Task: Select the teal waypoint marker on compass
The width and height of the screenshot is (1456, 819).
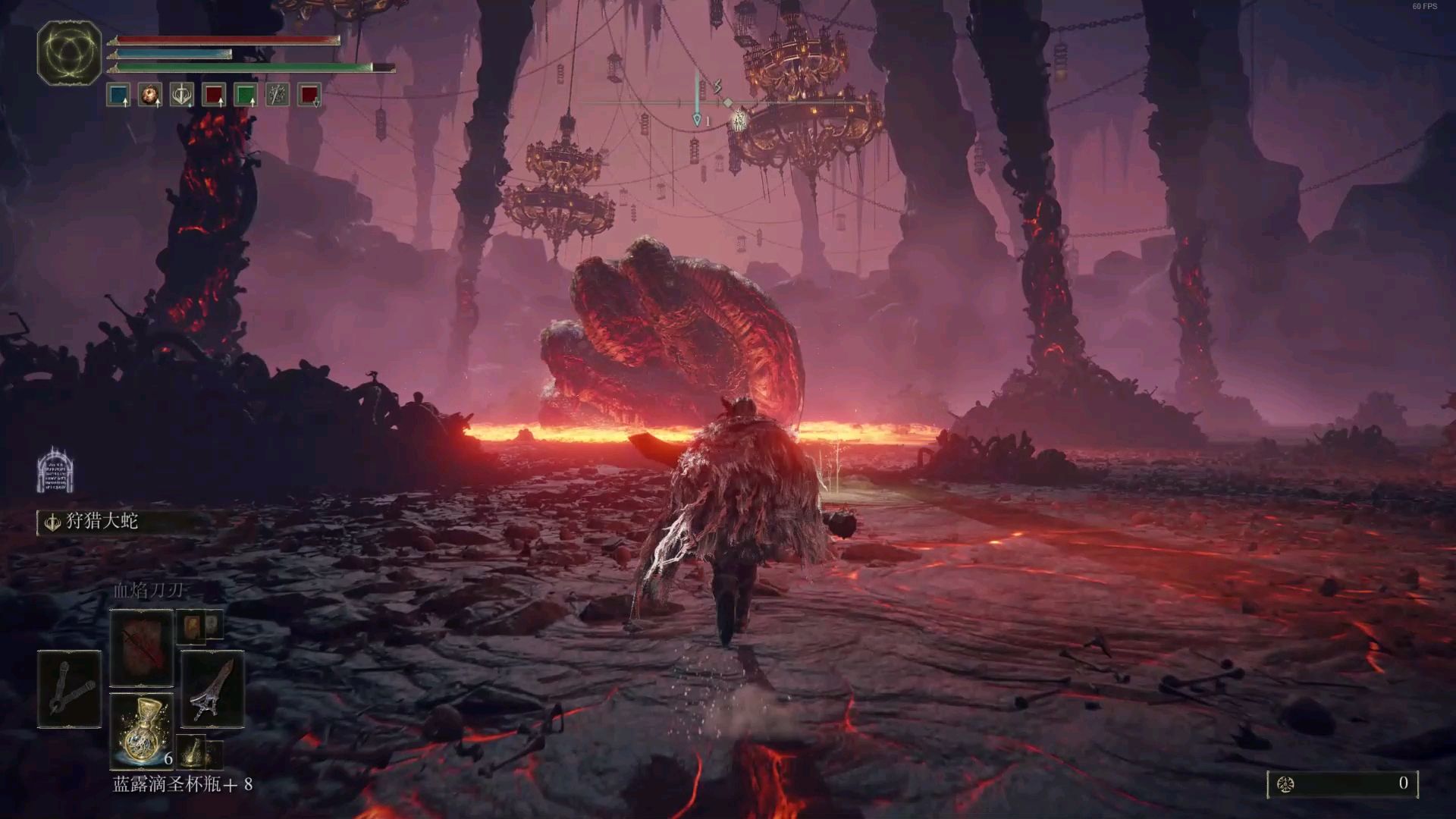Action: pos(697,119)
